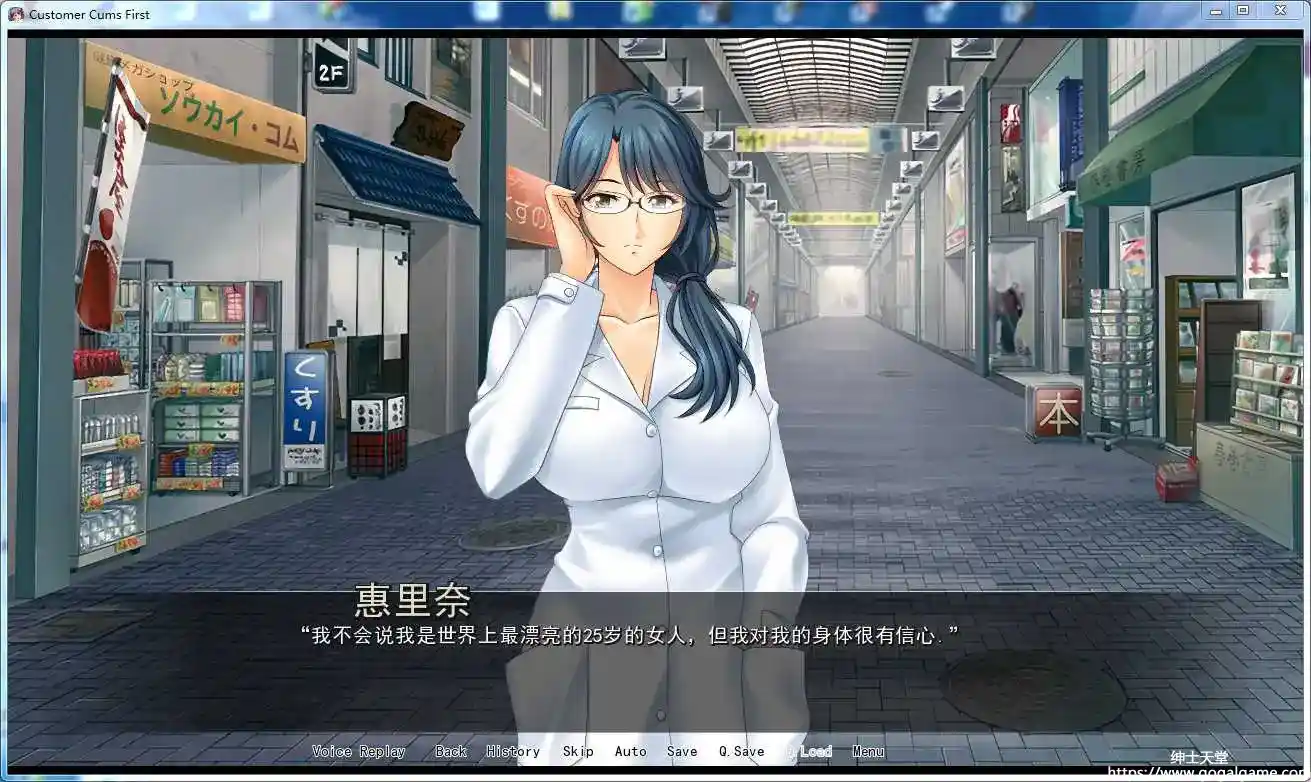Open the message History log

512,751
